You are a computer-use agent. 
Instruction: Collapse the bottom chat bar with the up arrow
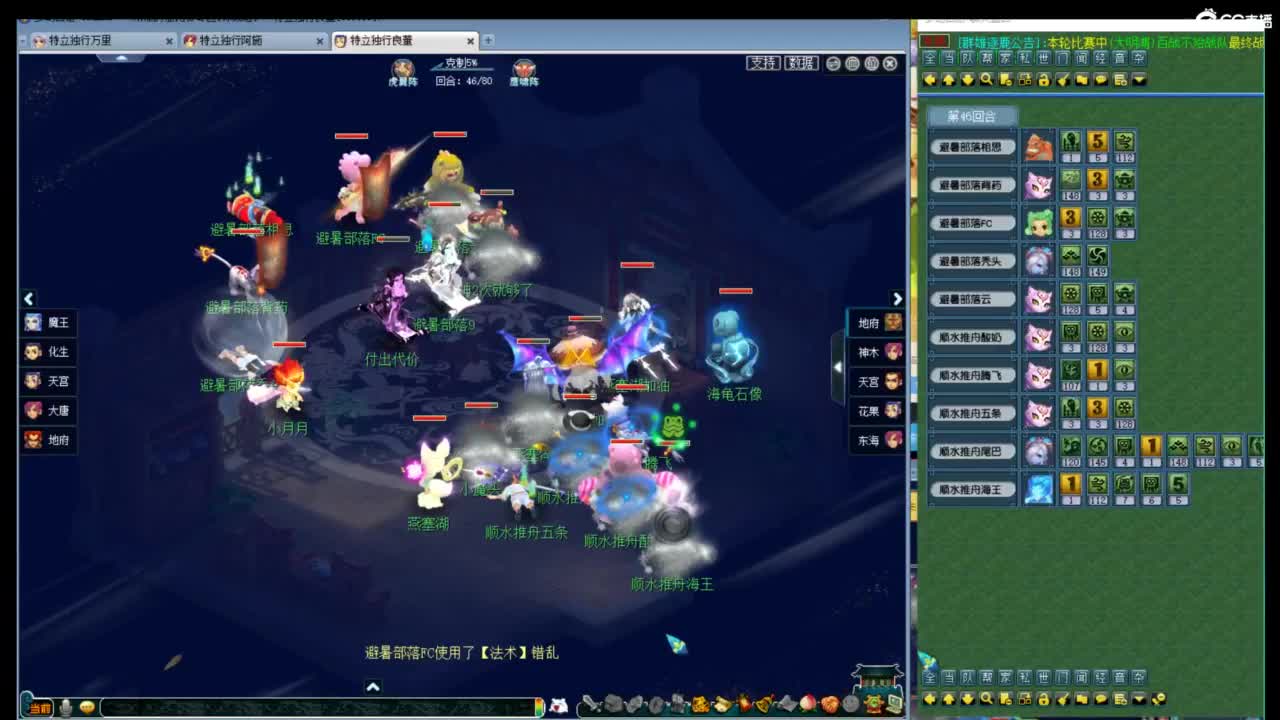[373, 686]
